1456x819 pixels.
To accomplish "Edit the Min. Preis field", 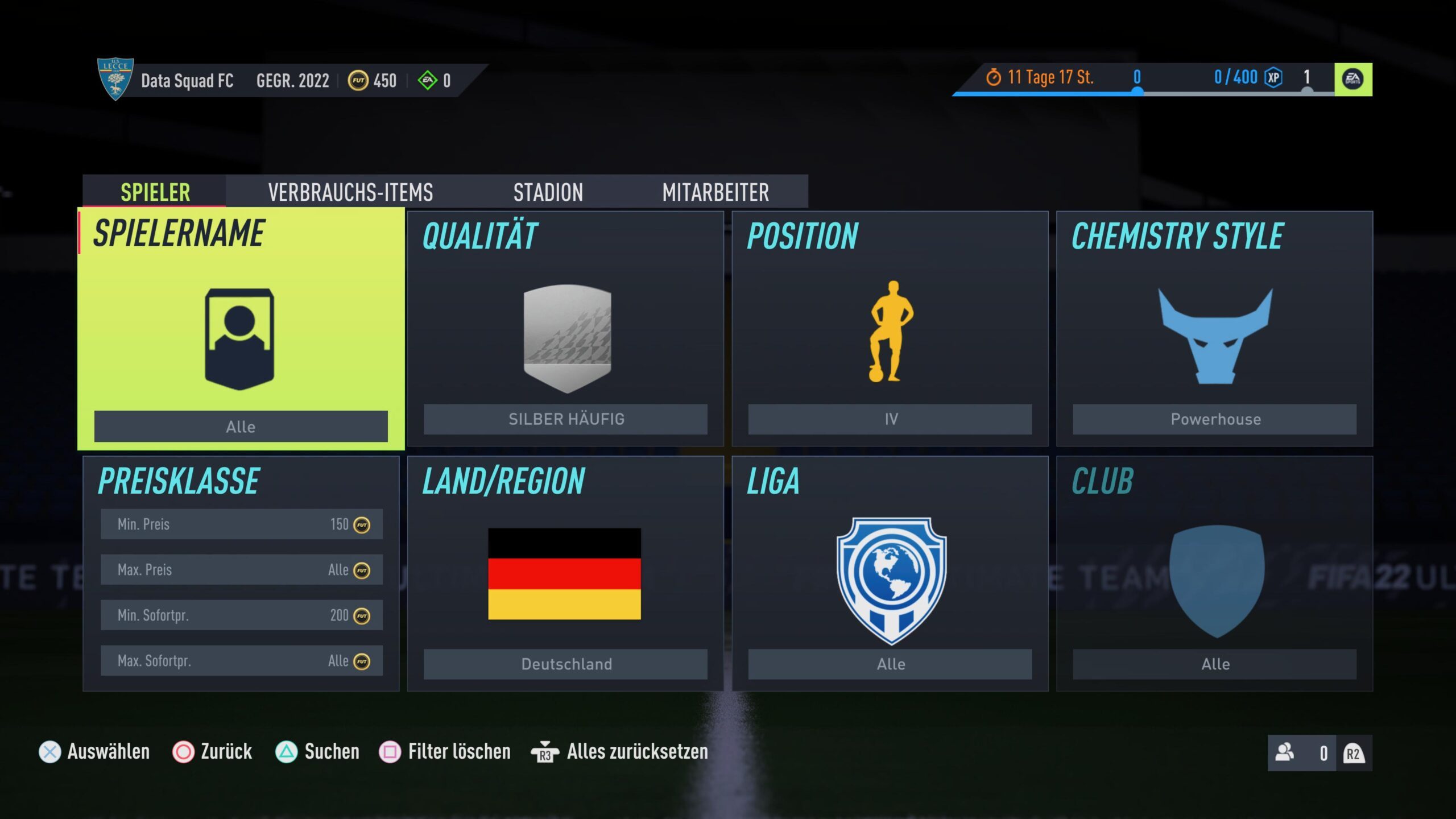I will pos(241,524).
